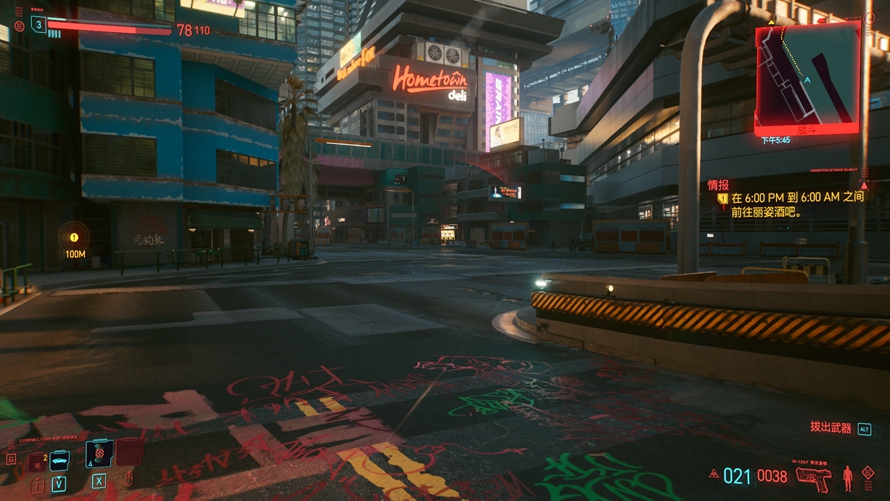
Task: Select the vehicle call slot with car icon
Action: click(x=59, y=459)
